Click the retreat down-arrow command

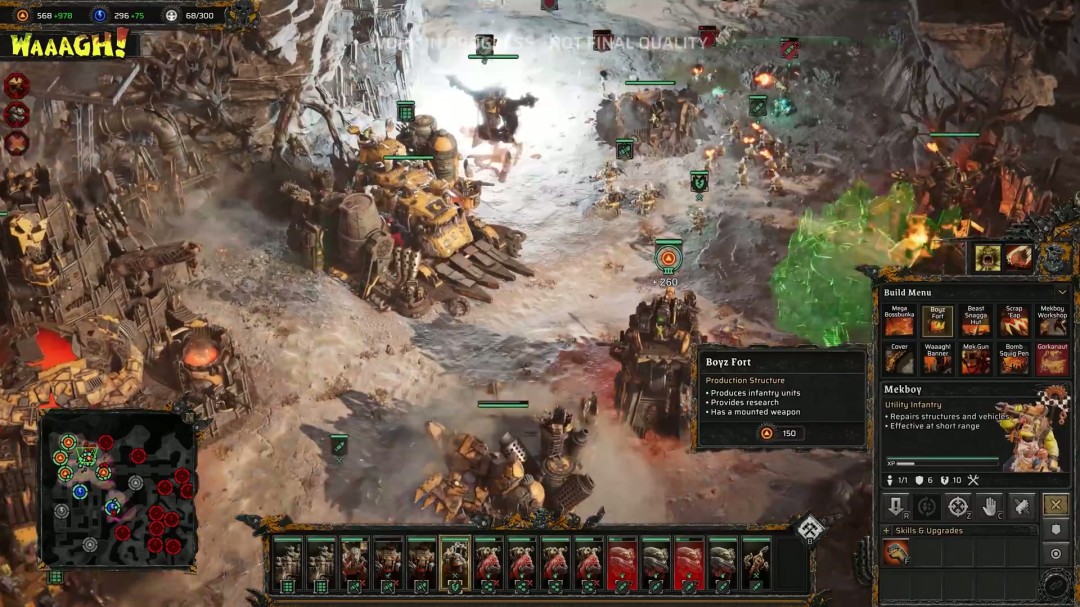pyautogui.click(x=896, y=505)
